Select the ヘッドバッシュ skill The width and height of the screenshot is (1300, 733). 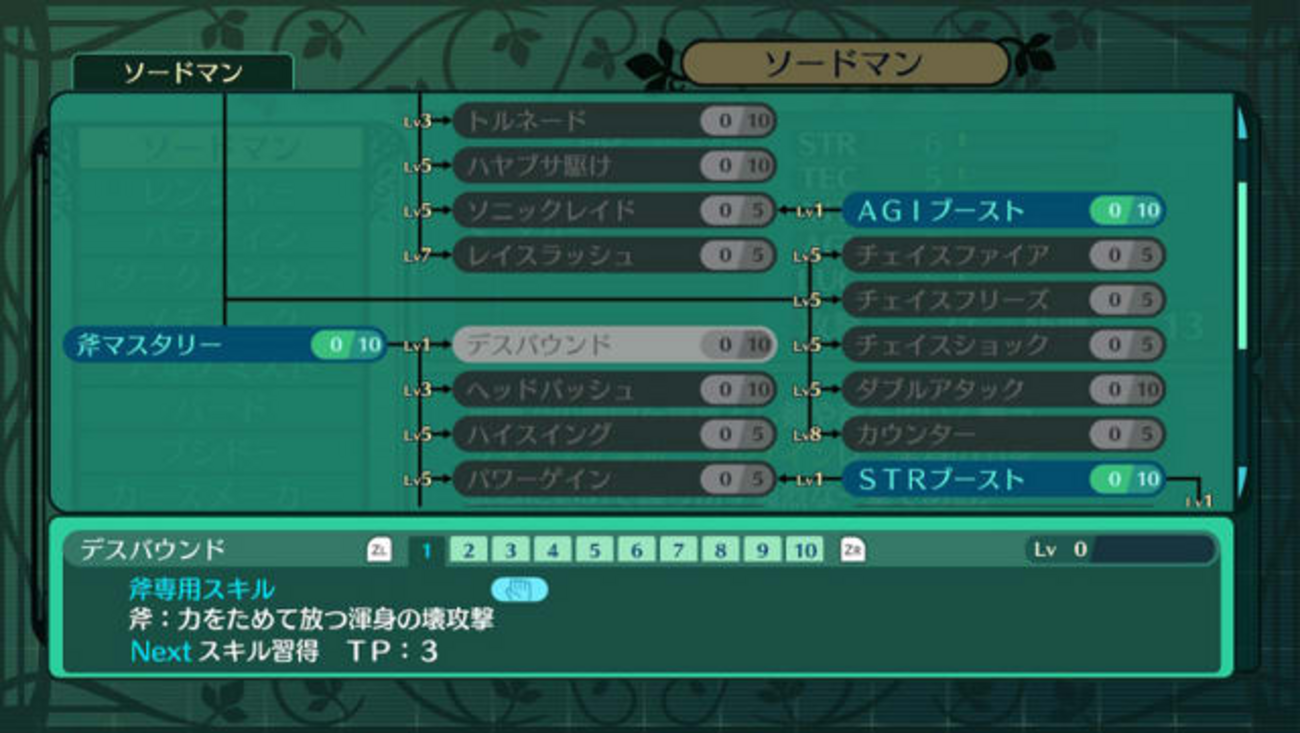point(613,389)
